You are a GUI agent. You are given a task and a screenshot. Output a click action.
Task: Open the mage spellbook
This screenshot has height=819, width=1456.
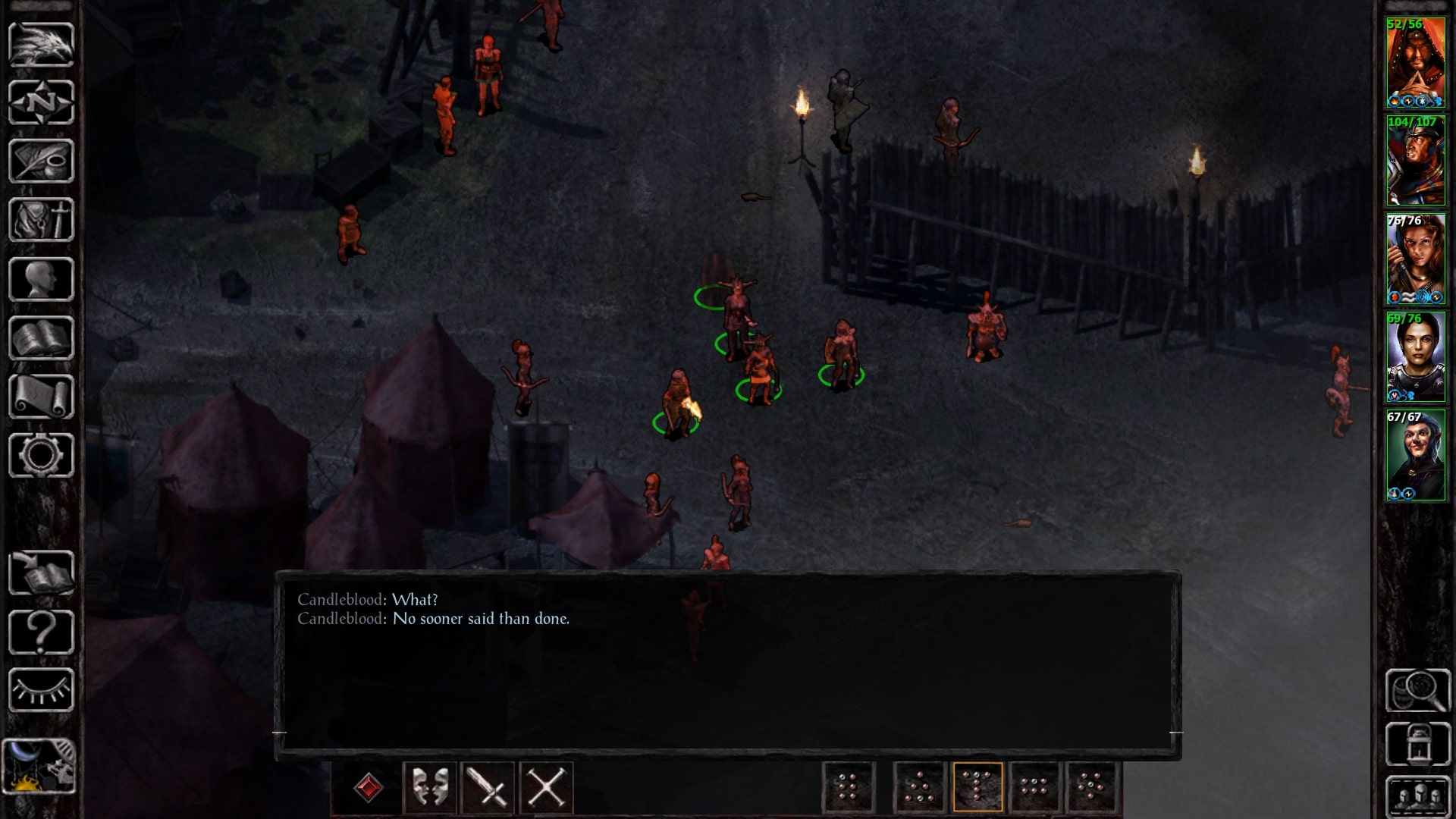(41, 338)
